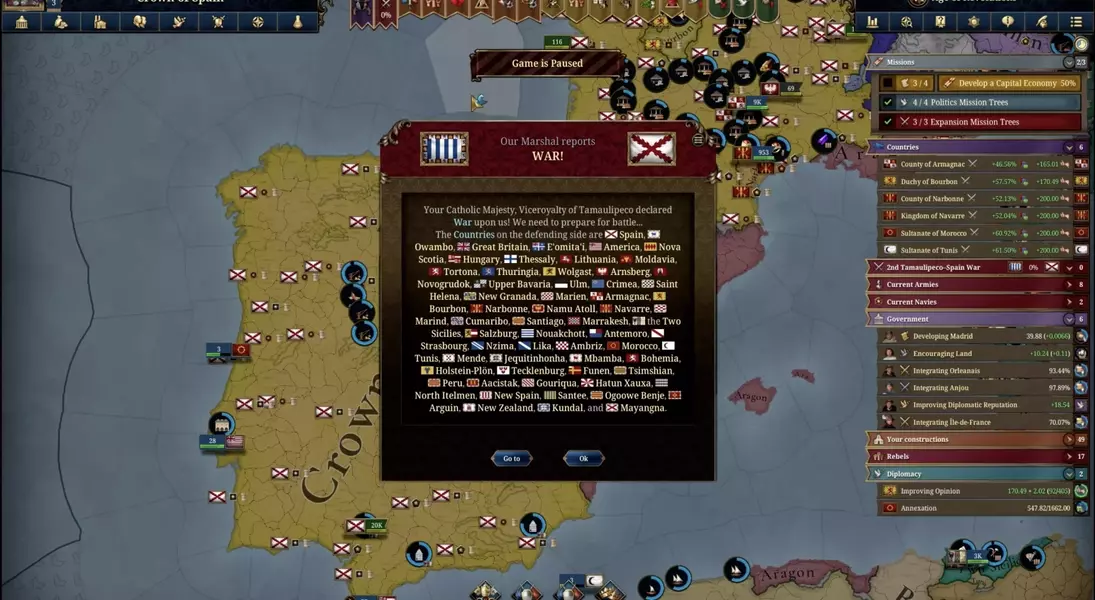1095x600 pixels.
Task: Open the diplomacy dove panel
Action: 179,22
